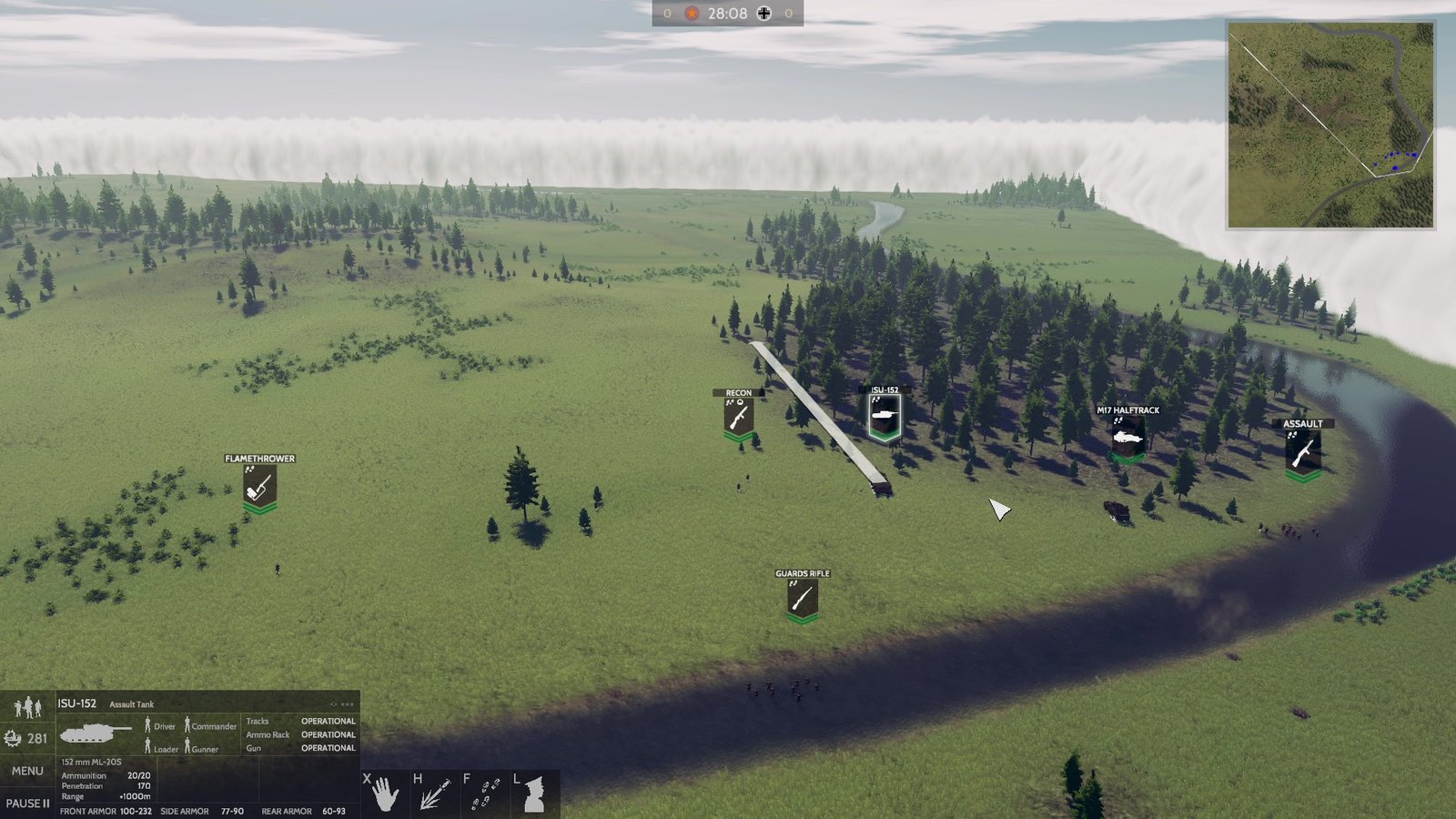Screen dimensions: 1456x819
Task: Click the manpower gear counter showing 281
Action: click(x=27, y=735)
